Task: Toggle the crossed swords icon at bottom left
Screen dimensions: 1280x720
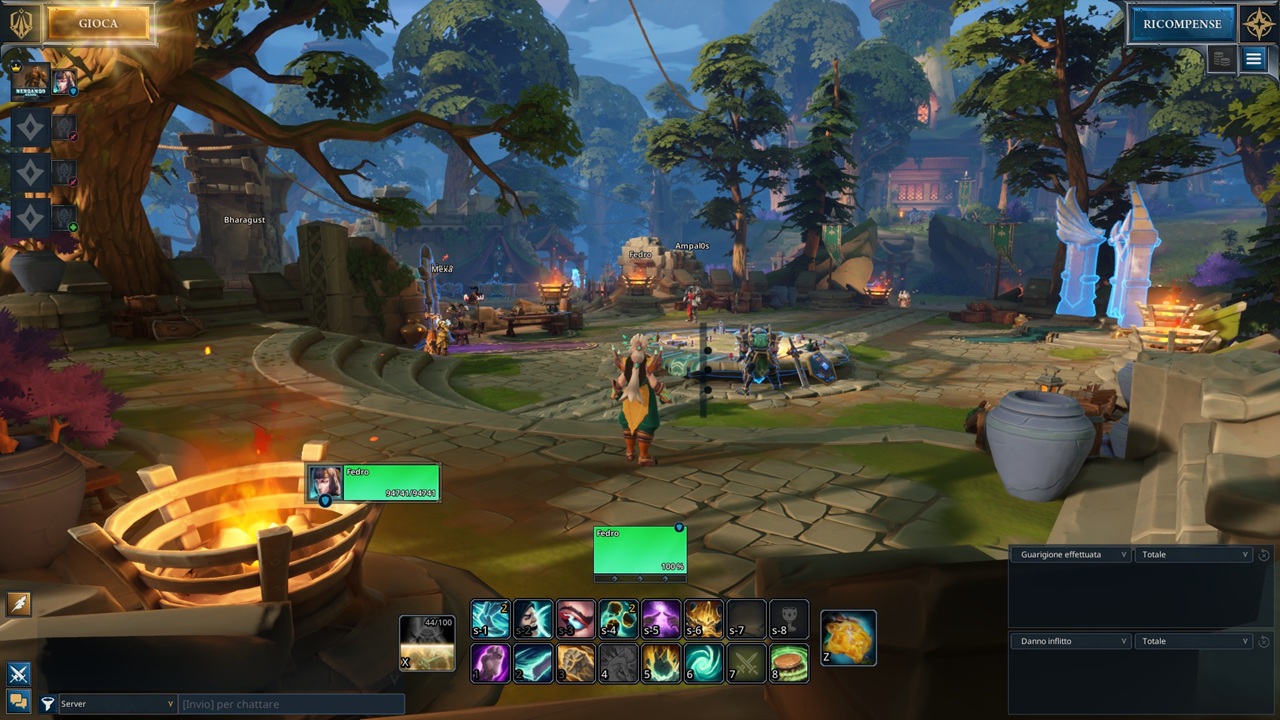Action: point(18,674)
